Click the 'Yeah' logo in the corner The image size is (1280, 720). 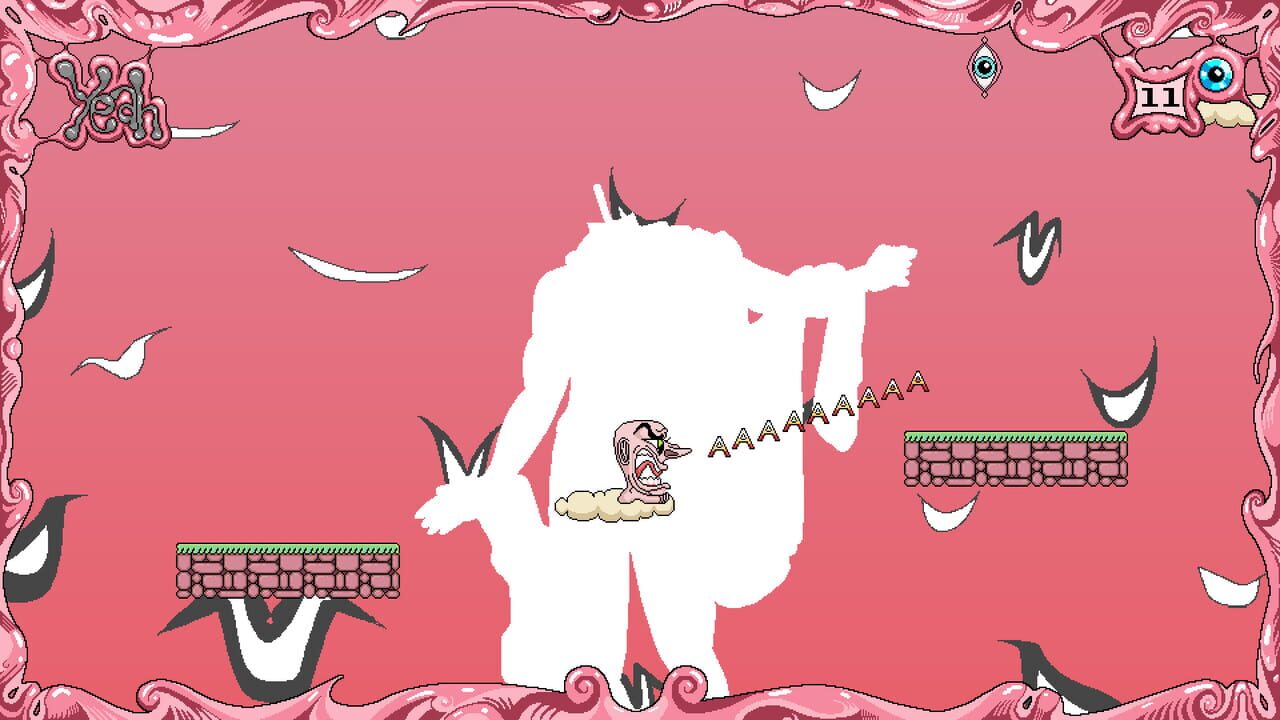[x=110, y=100]
